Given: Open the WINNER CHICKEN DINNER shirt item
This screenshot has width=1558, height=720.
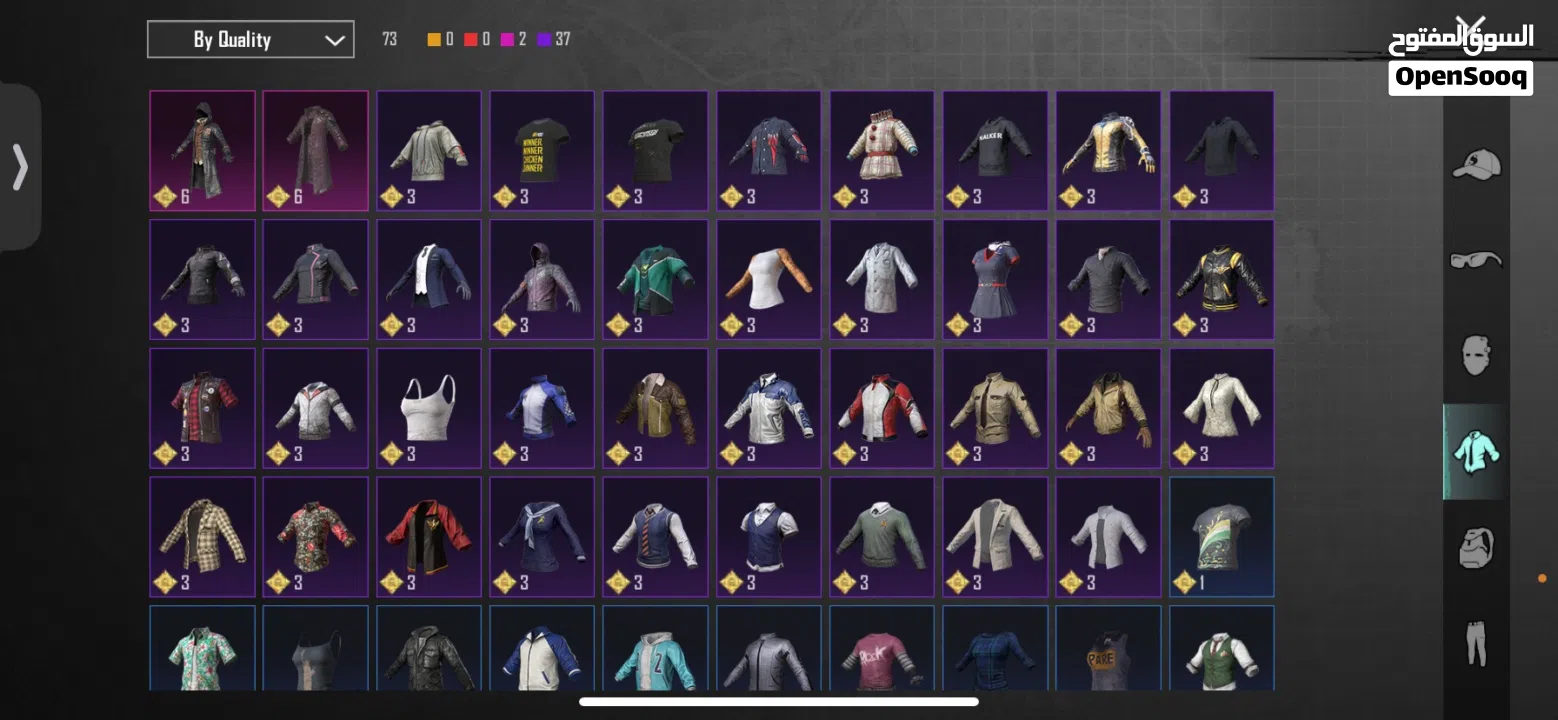Looking at the screenshot, I should (541, 150).
